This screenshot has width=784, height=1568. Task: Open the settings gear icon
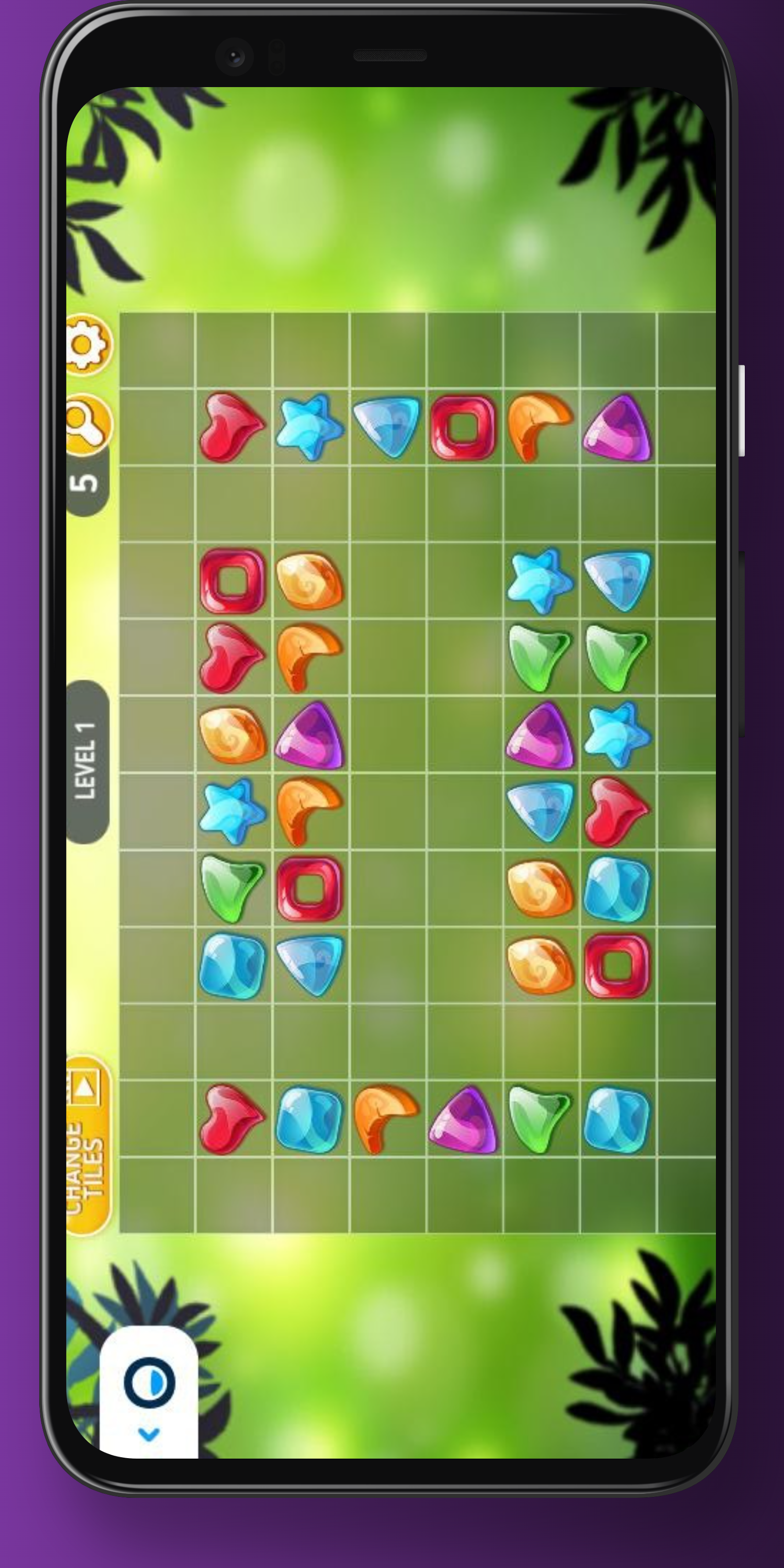(88, 344)
